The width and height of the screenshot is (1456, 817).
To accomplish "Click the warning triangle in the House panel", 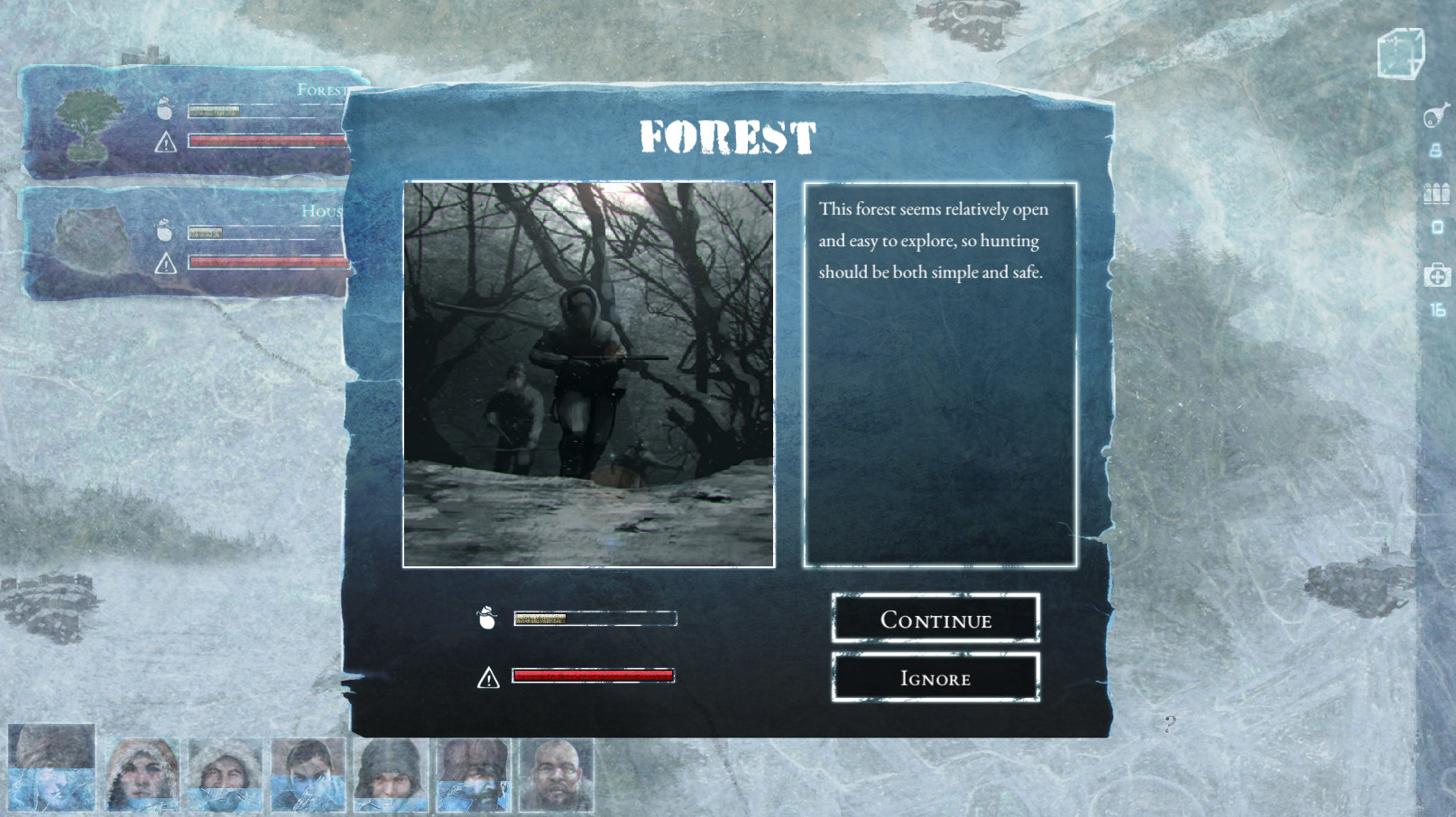I will 165,263.
